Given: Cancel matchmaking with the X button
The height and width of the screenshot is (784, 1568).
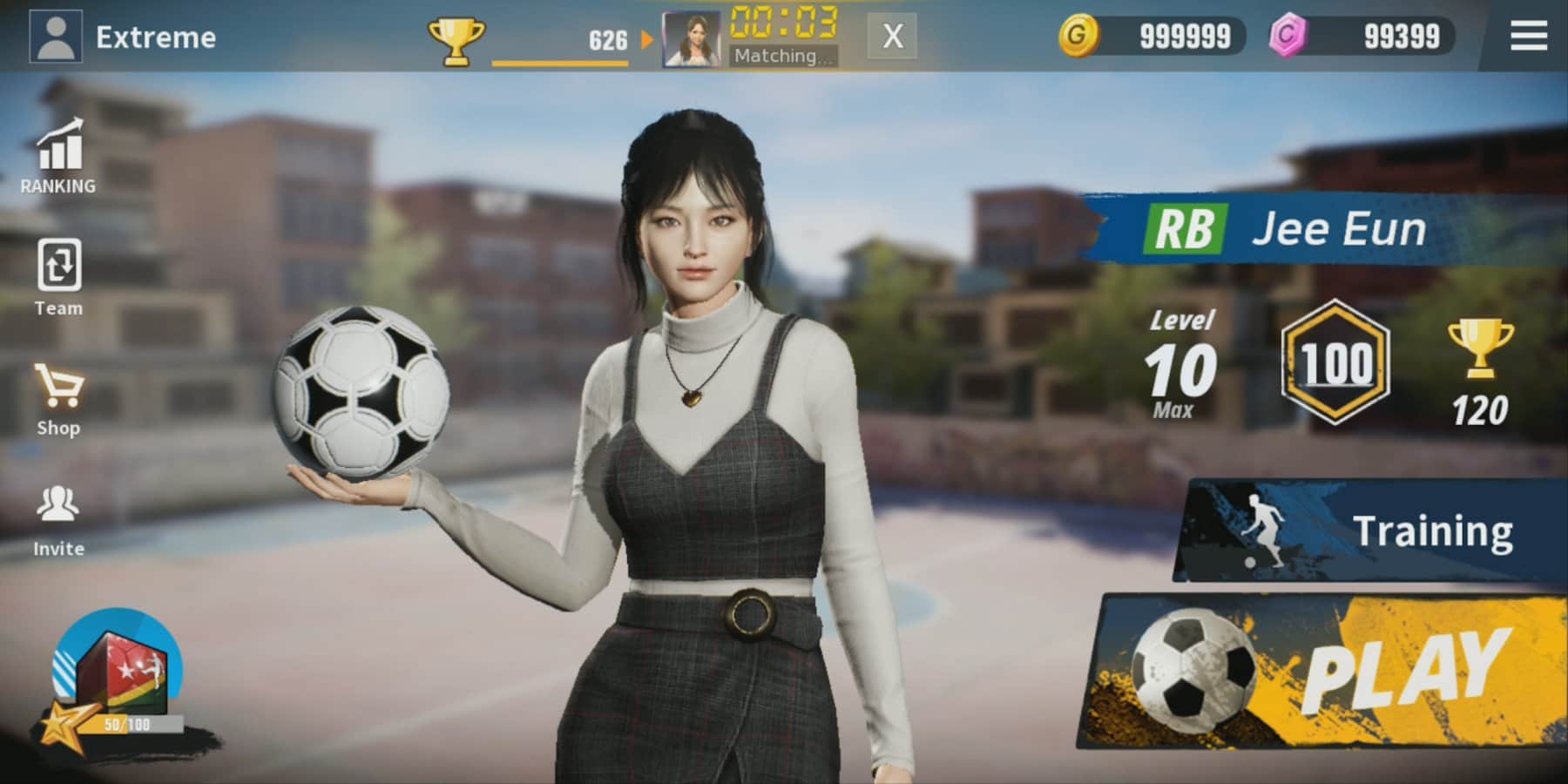Looking at the screenshot, I should pos(890,38).
